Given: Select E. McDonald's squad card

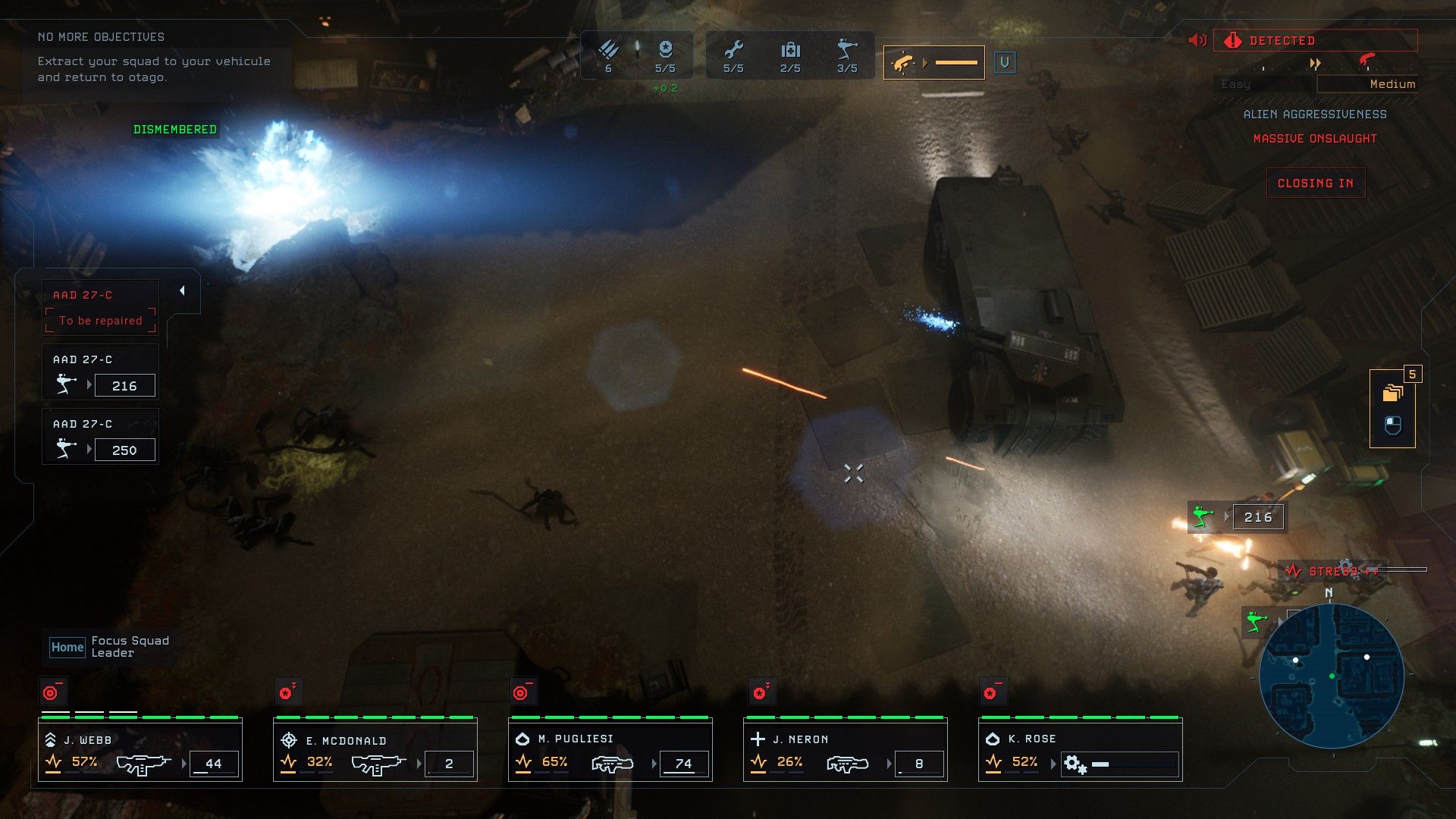Looking at the screenshot, I should [375, 751].
